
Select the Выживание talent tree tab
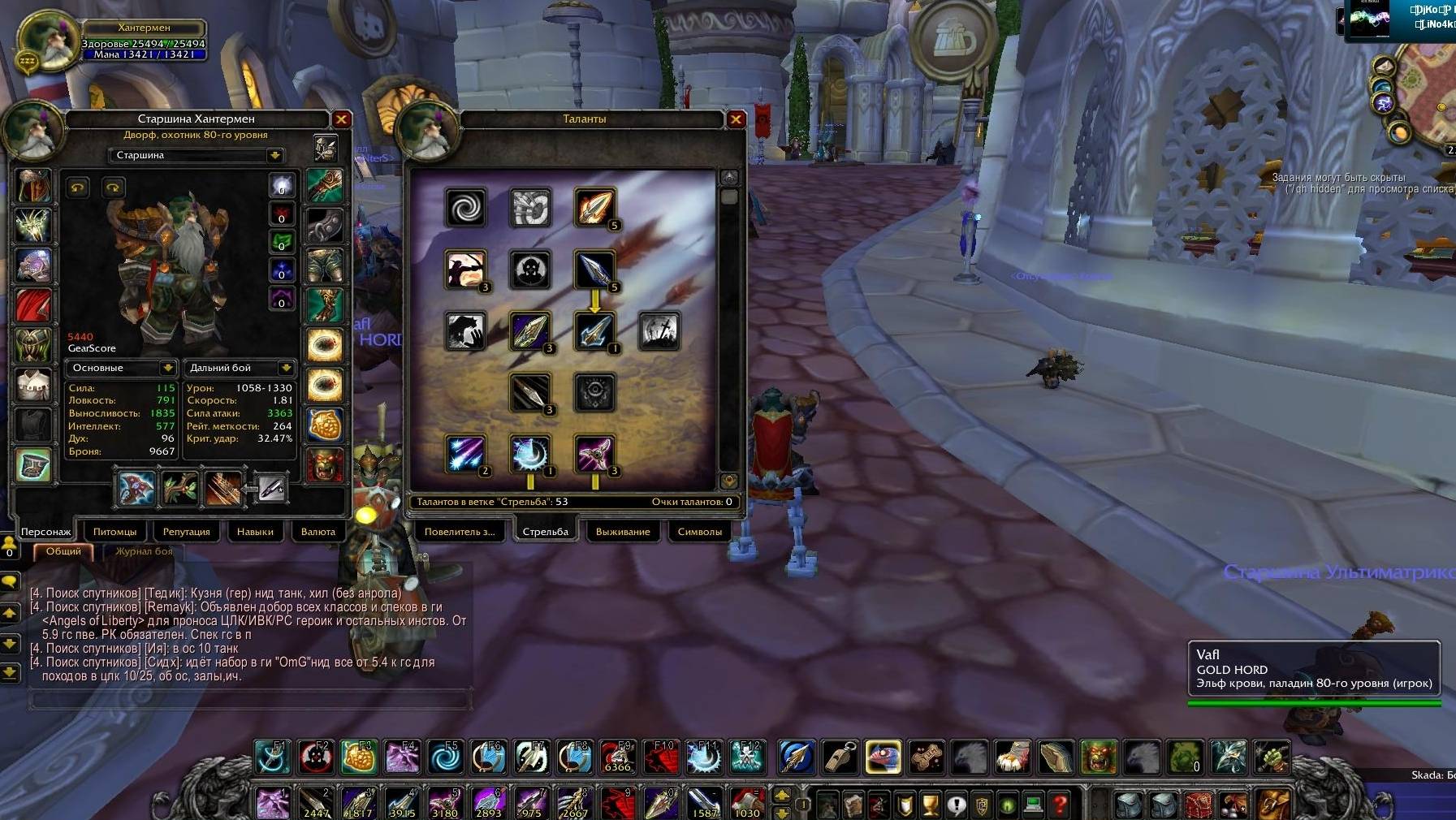click(x=623, y=532)
